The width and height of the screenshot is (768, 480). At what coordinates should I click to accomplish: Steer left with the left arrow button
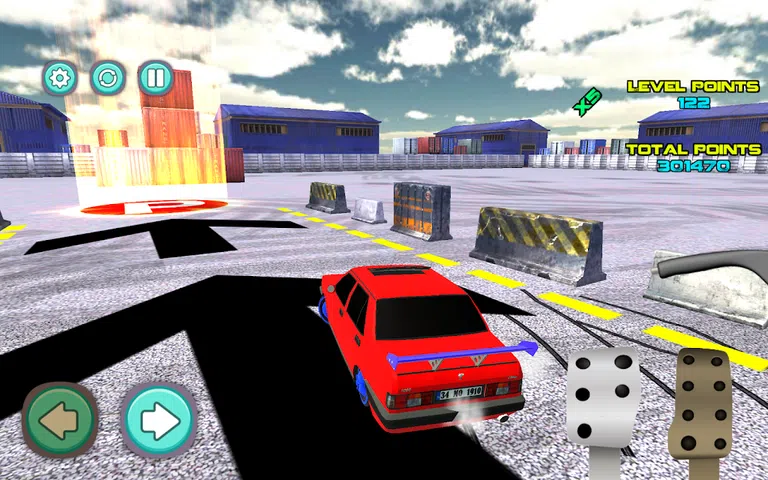pos(61,420)
